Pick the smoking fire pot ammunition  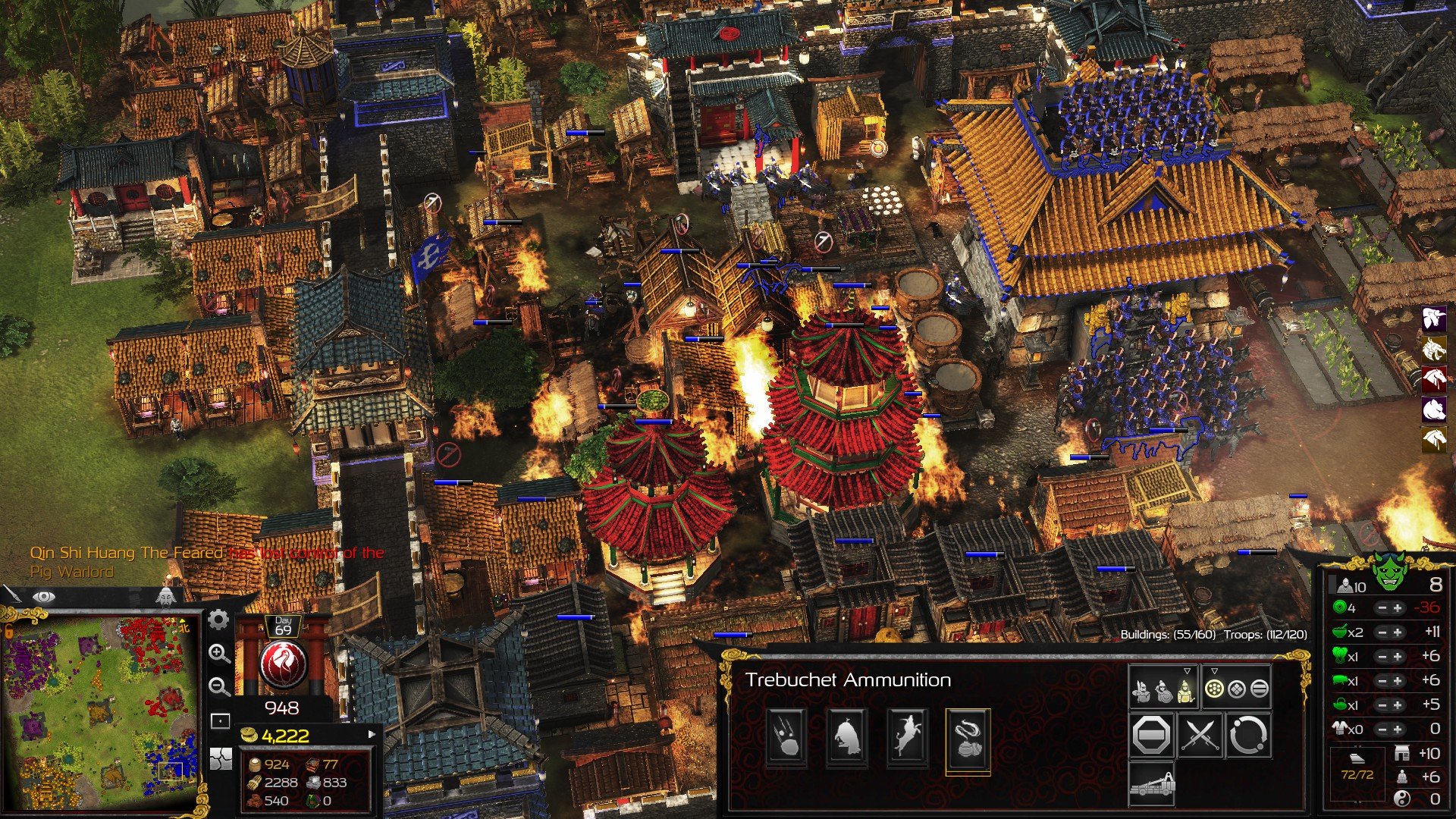click(x=968, y=738)
